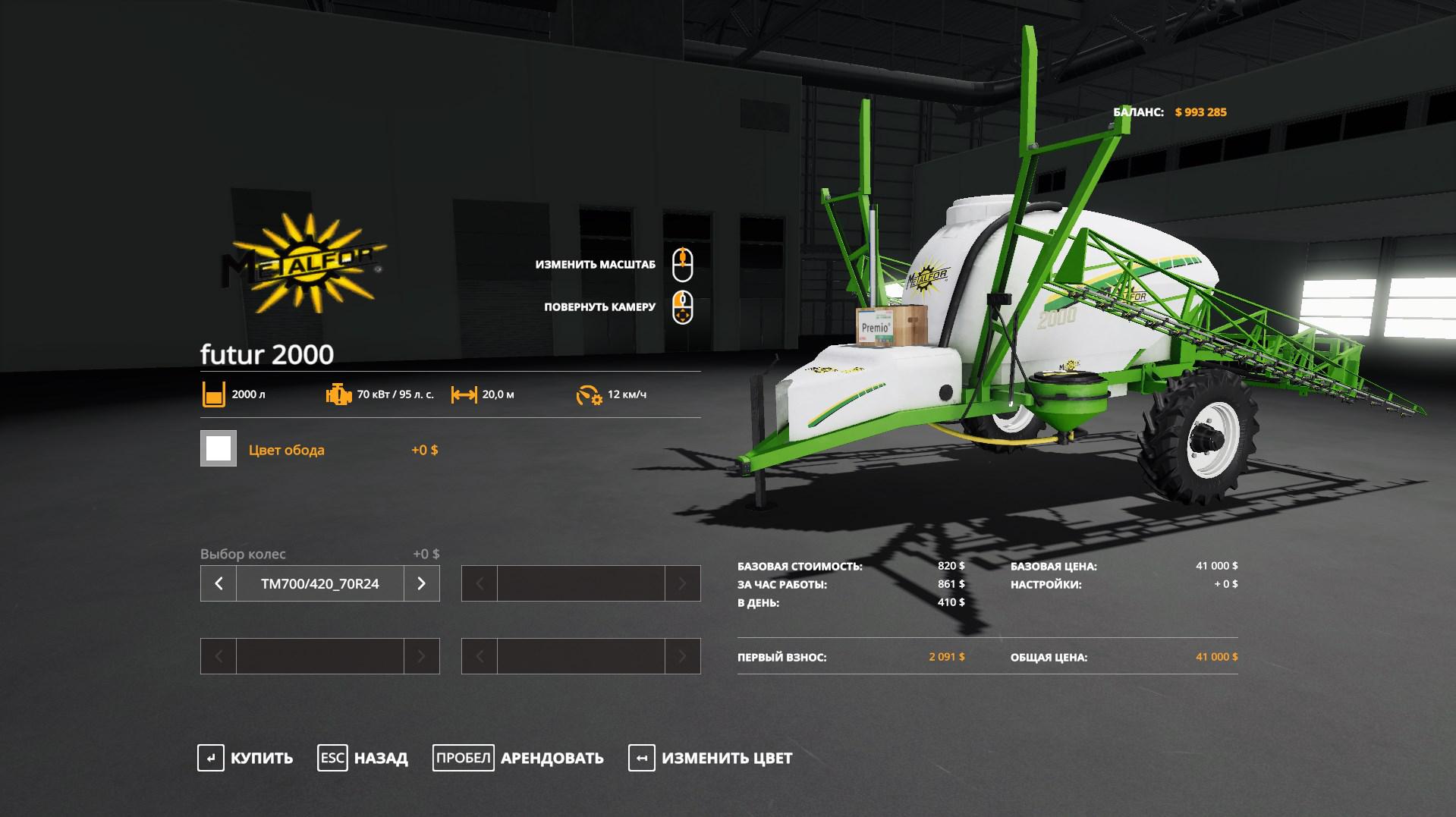
Task: Lease the sprayer with Арендовать
Action: 519,758
